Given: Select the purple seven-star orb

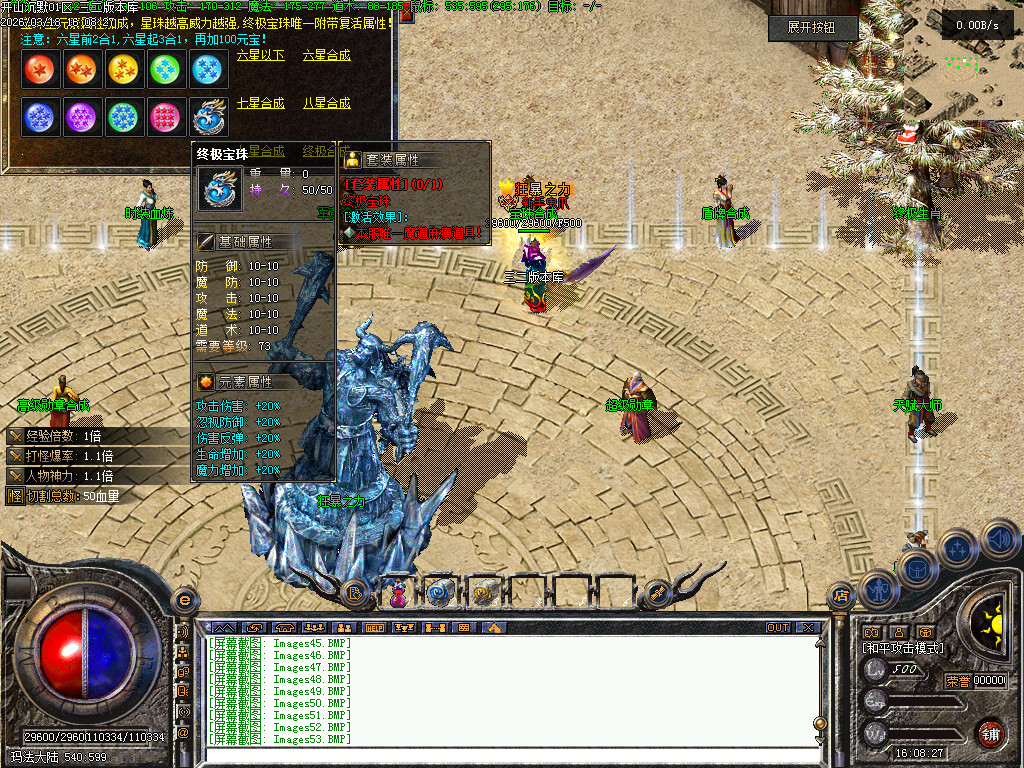Looking at the screenshot, I should tap(82, 117).
